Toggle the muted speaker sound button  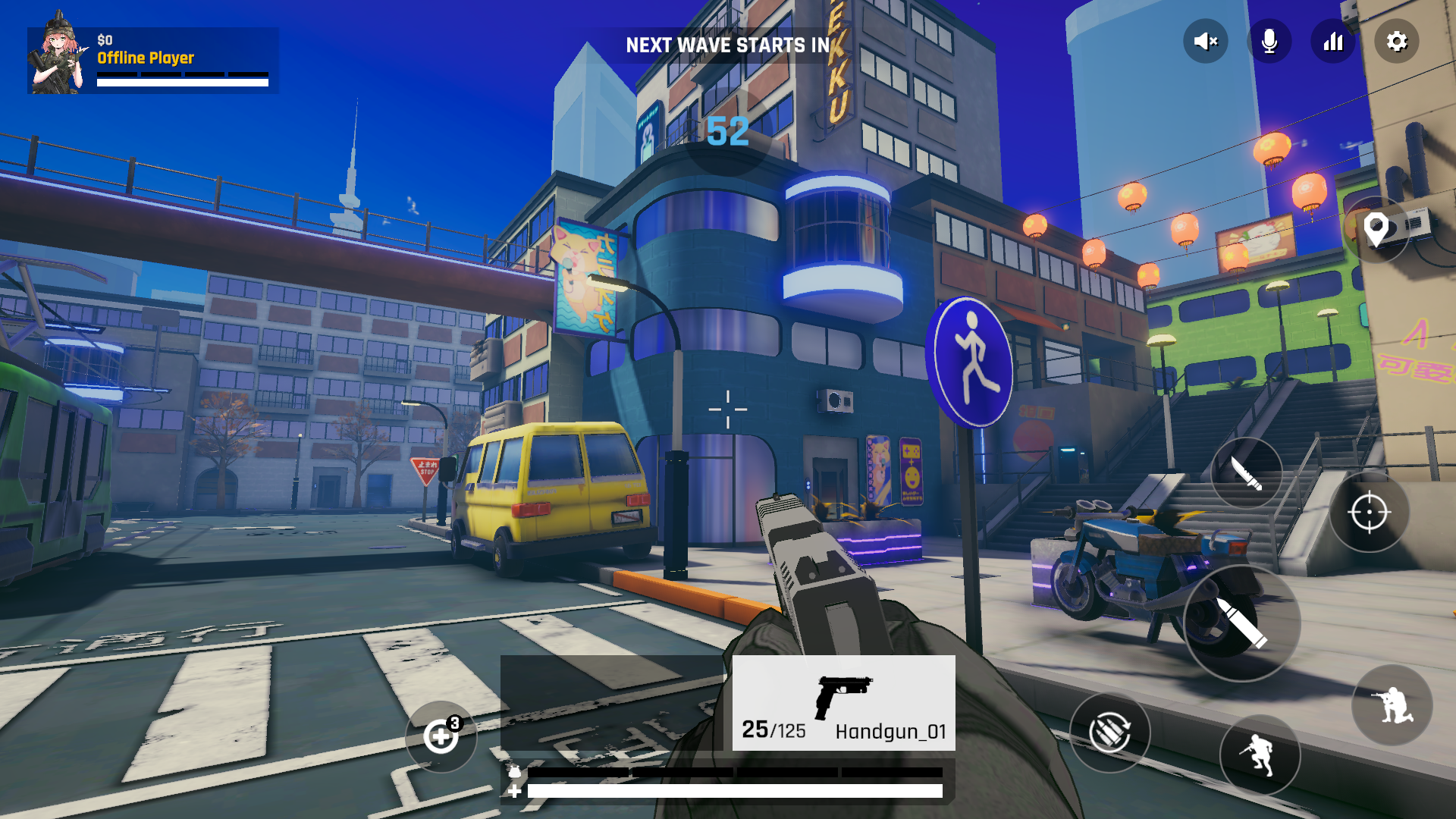(1205, 42)
